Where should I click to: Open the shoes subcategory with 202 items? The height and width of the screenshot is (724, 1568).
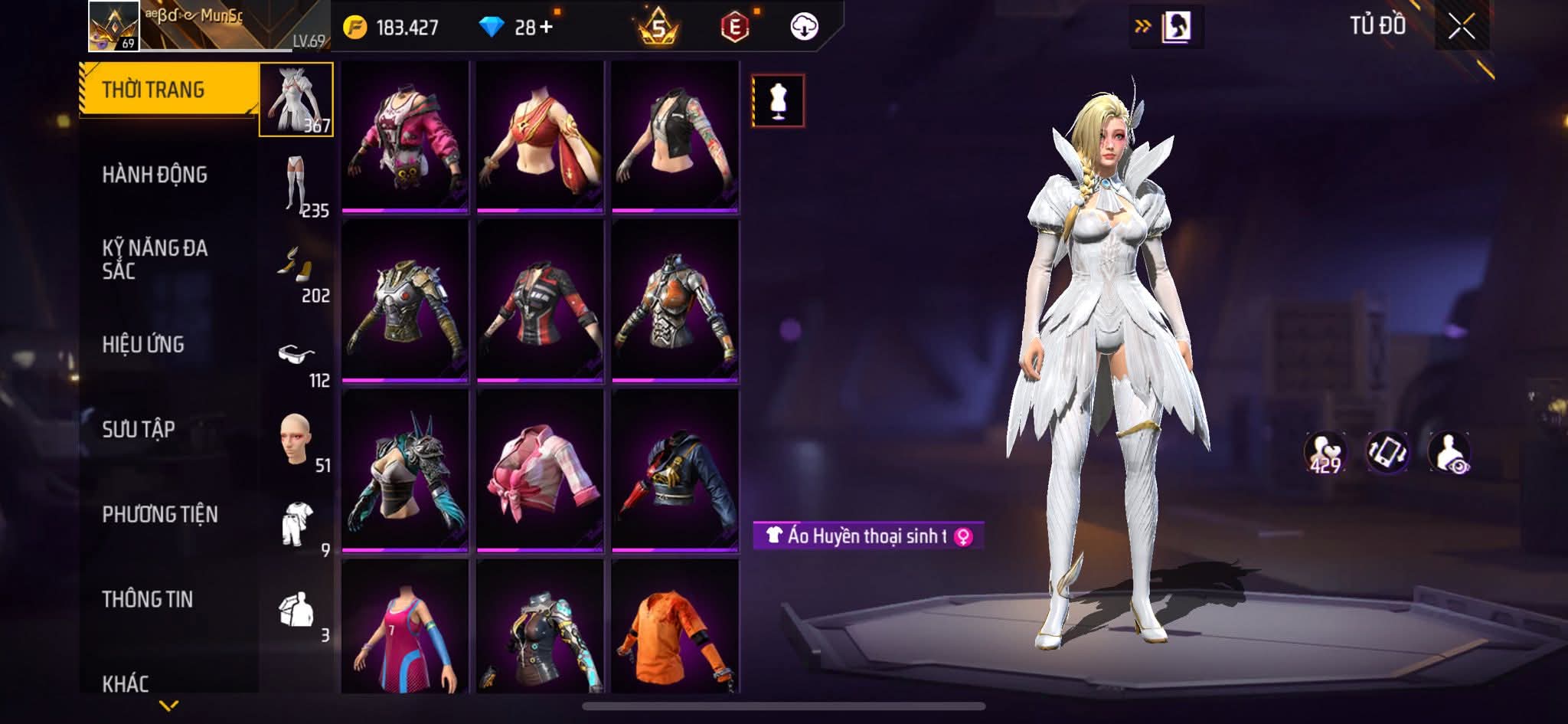[297, 271]
